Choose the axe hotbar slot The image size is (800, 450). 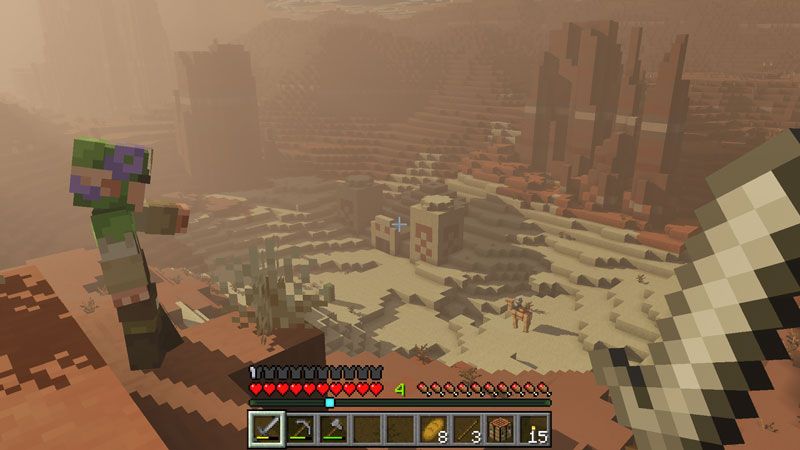[x=333, y=430]
